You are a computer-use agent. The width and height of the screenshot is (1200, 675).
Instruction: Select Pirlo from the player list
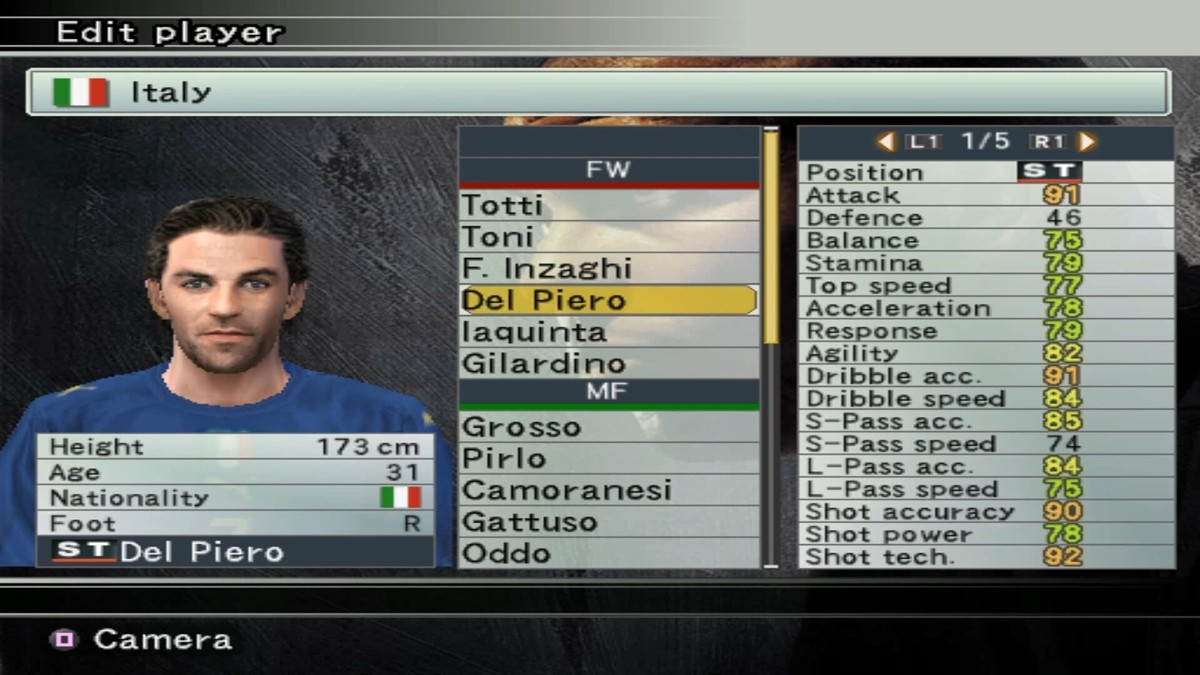click(608, 459)
